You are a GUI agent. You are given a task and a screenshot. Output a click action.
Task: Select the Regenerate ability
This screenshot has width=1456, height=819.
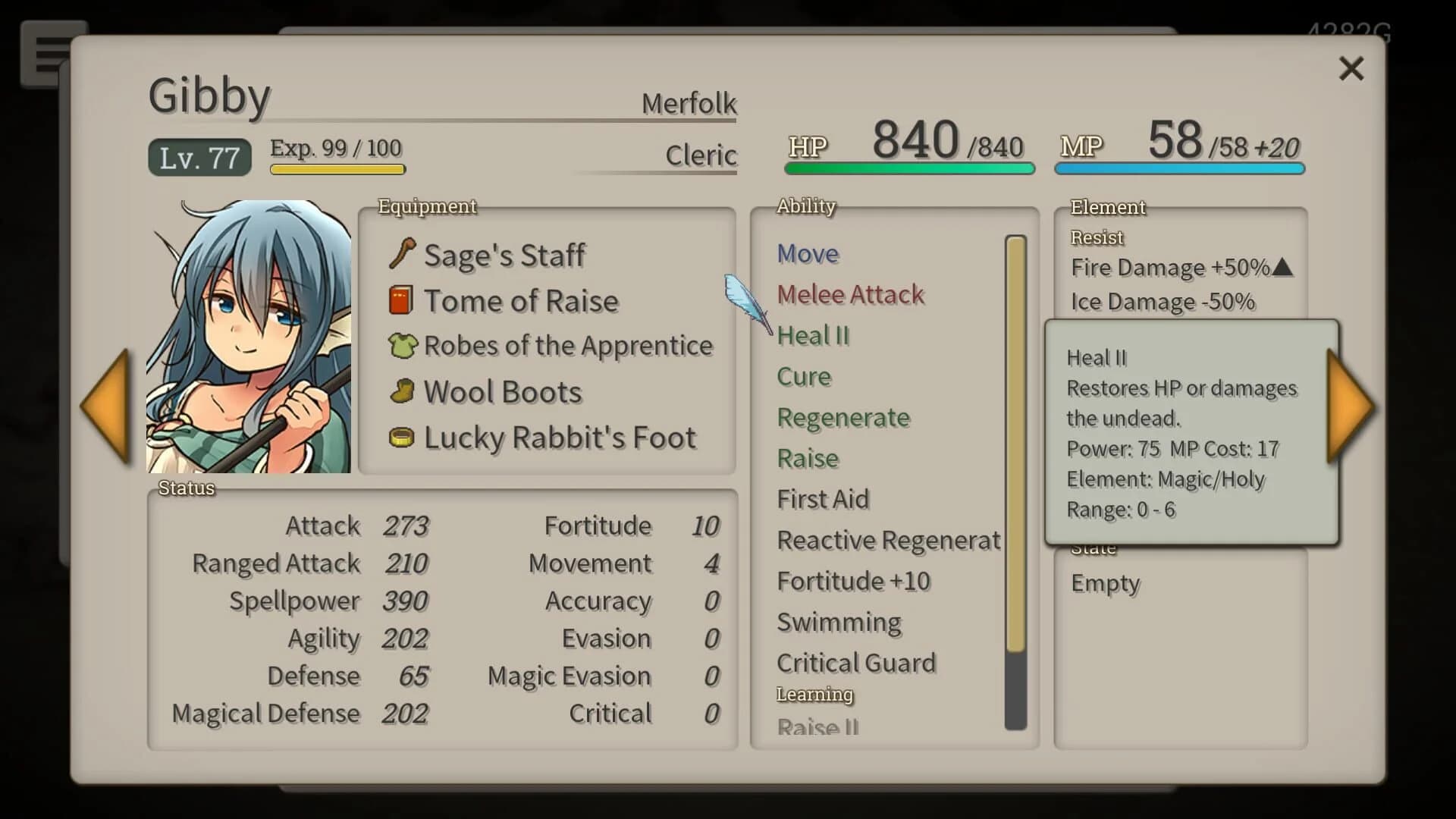click(843, 417)
